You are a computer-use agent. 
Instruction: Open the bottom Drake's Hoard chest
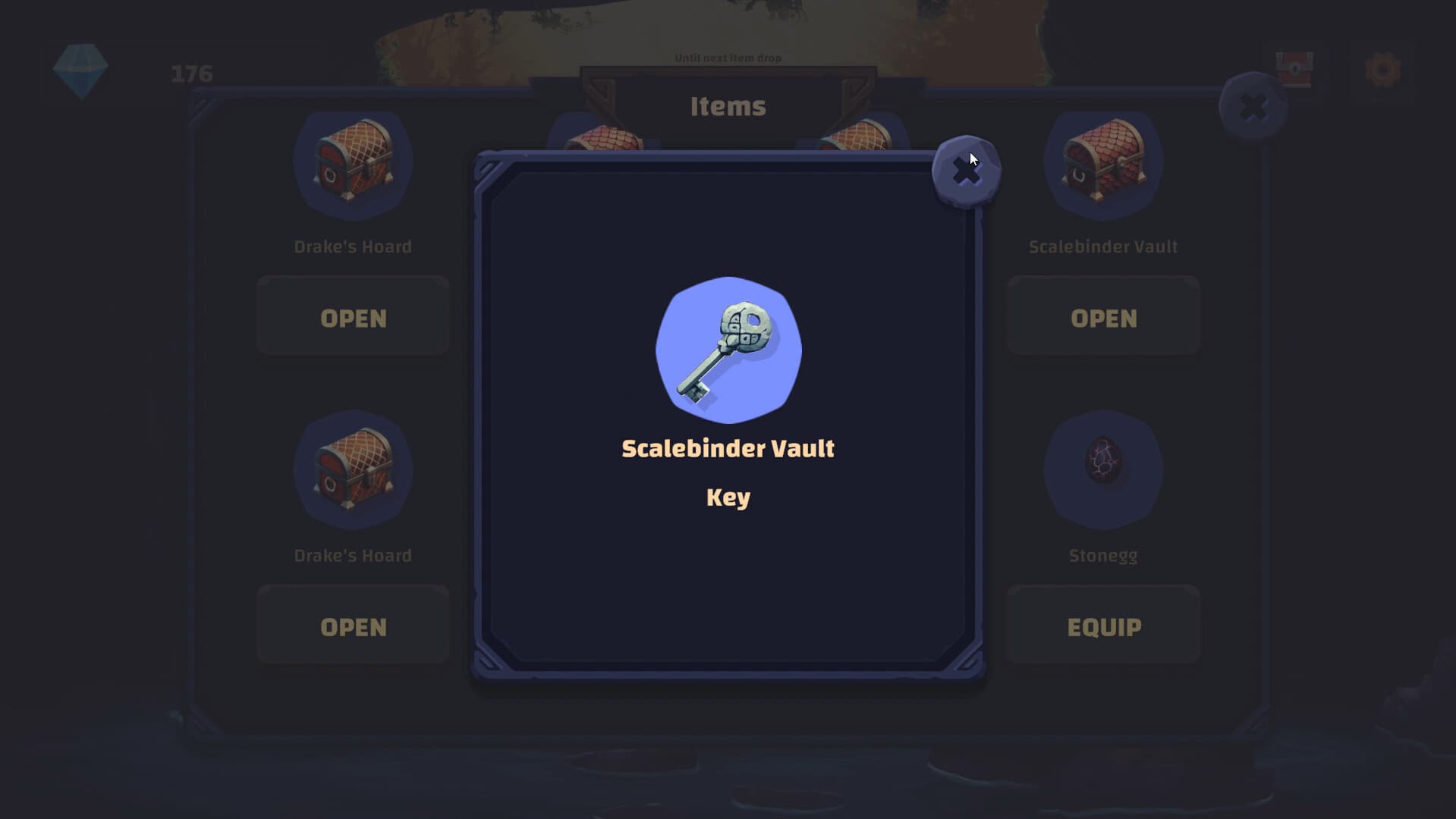[352, 626]
